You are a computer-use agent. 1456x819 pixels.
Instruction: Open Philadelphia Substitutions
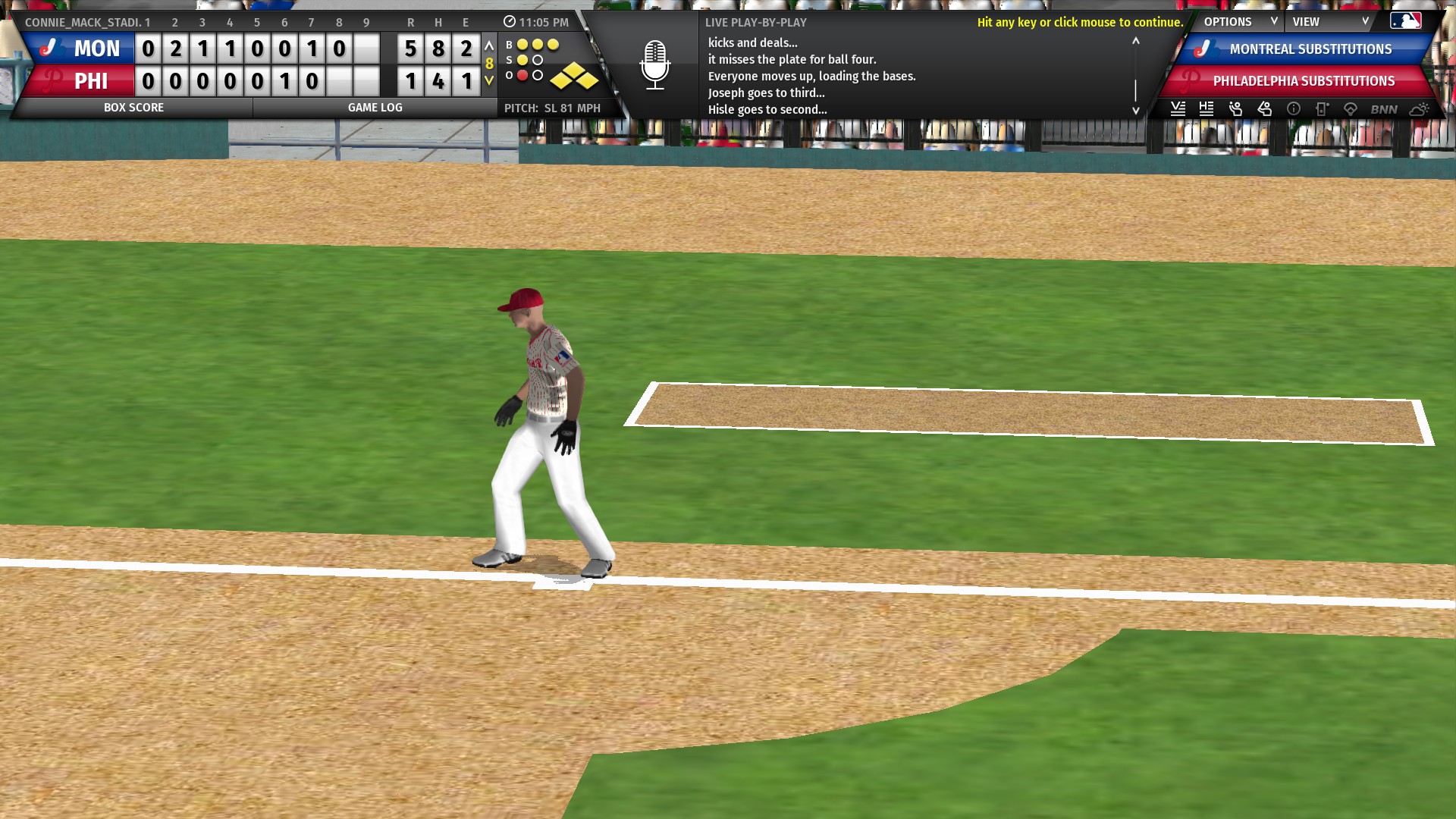click(x=1303, y=81)
